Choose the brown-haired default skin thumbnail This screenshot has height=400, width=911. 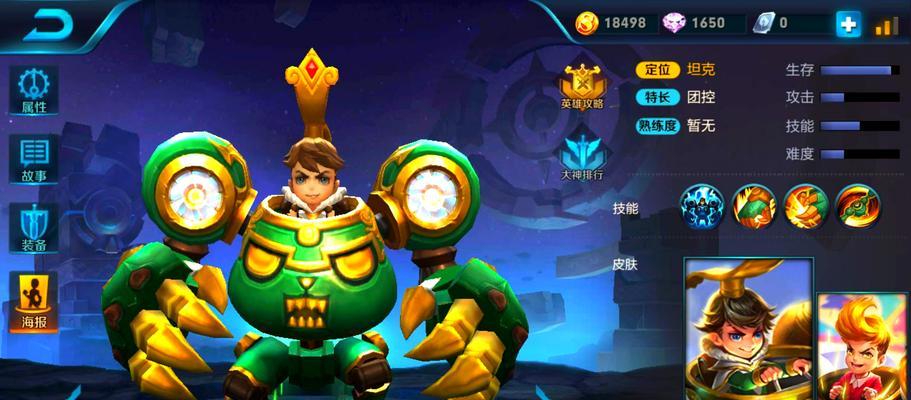tap(748, 330)
